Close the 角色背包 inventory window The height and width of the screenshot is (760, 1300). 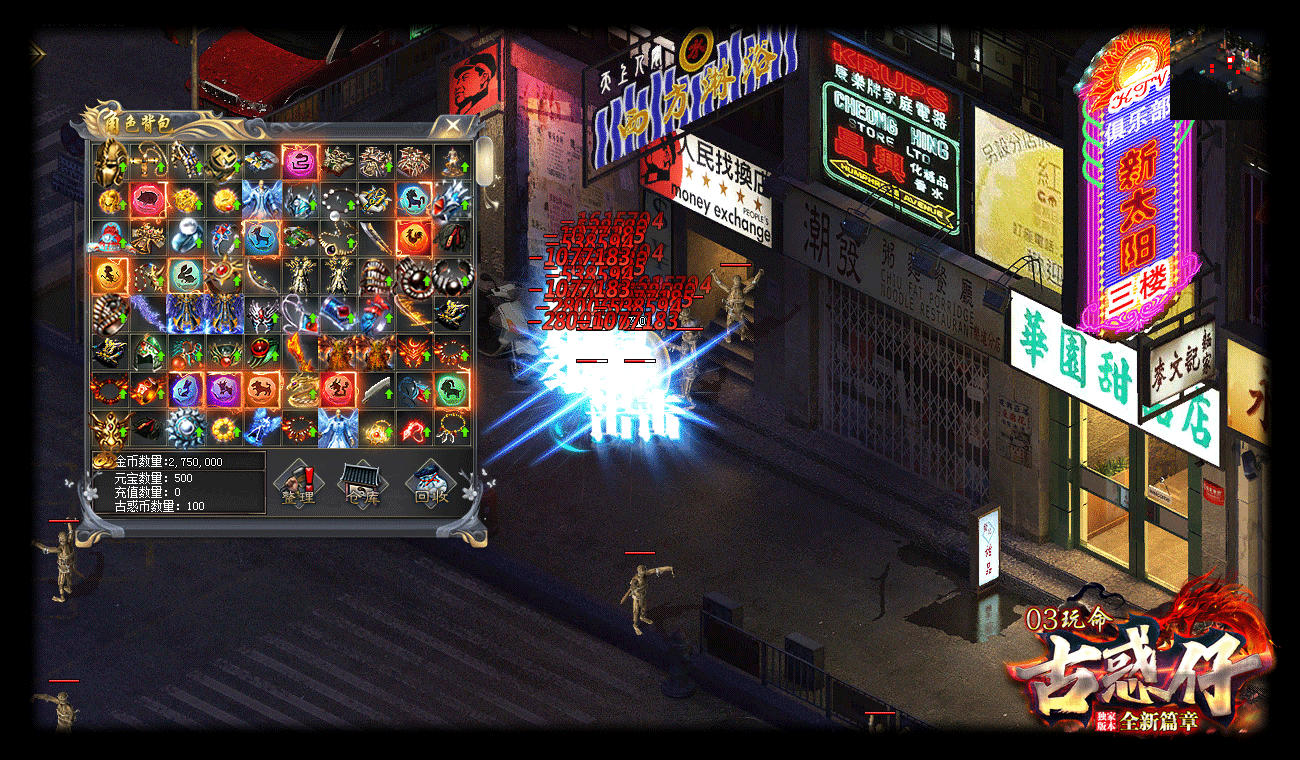tap(453, 125)
